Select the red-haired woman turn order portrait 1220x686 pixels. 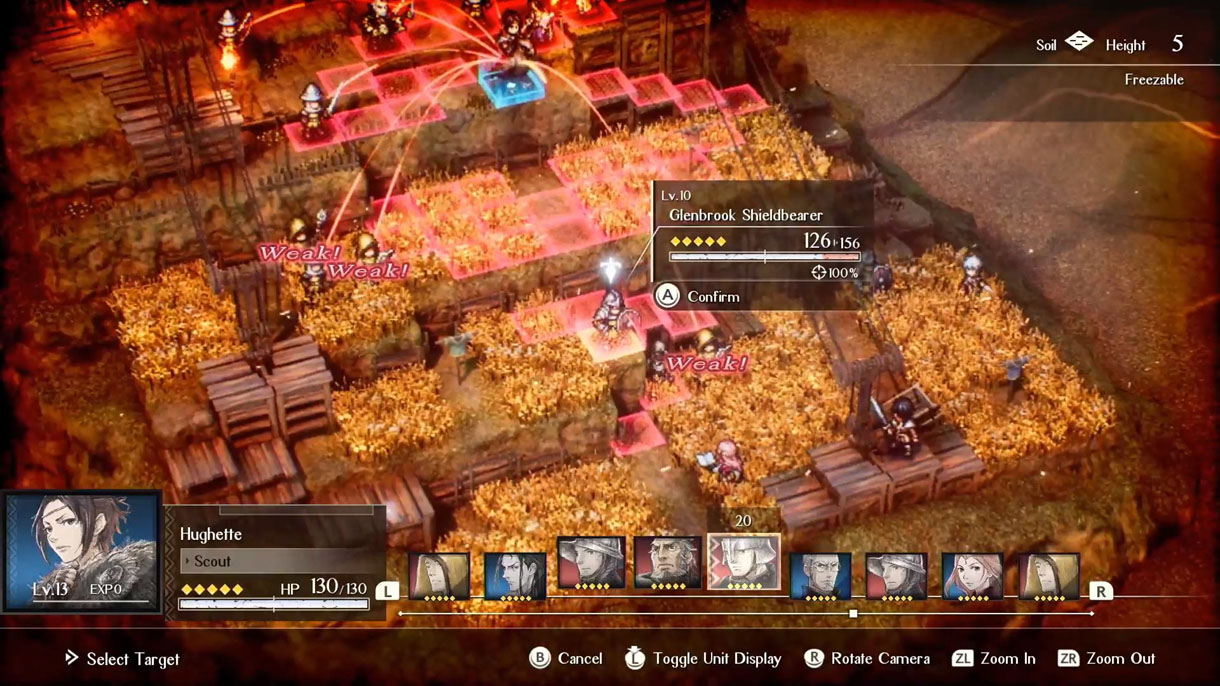972,577
